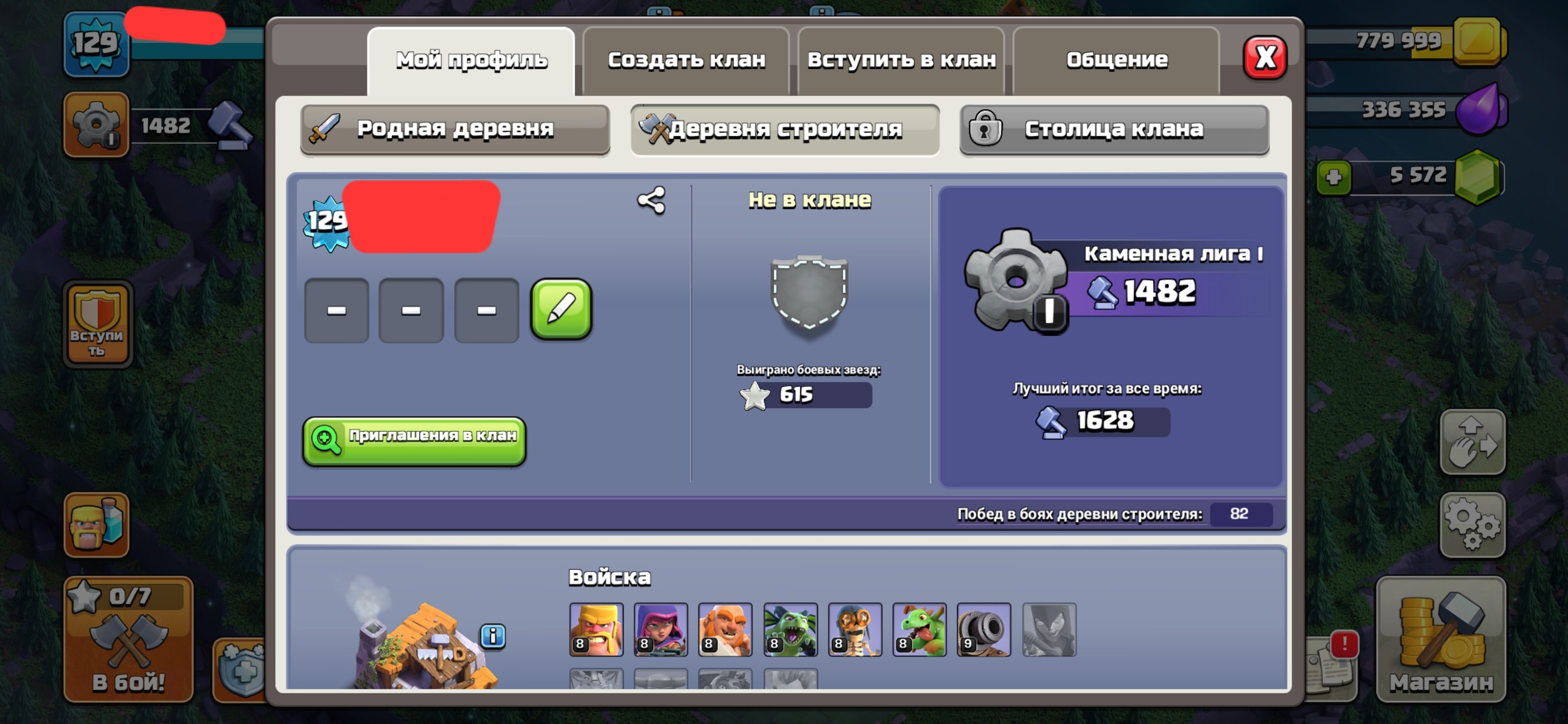Switch to the Общение tab
1568x724 pixels.
1118,59
